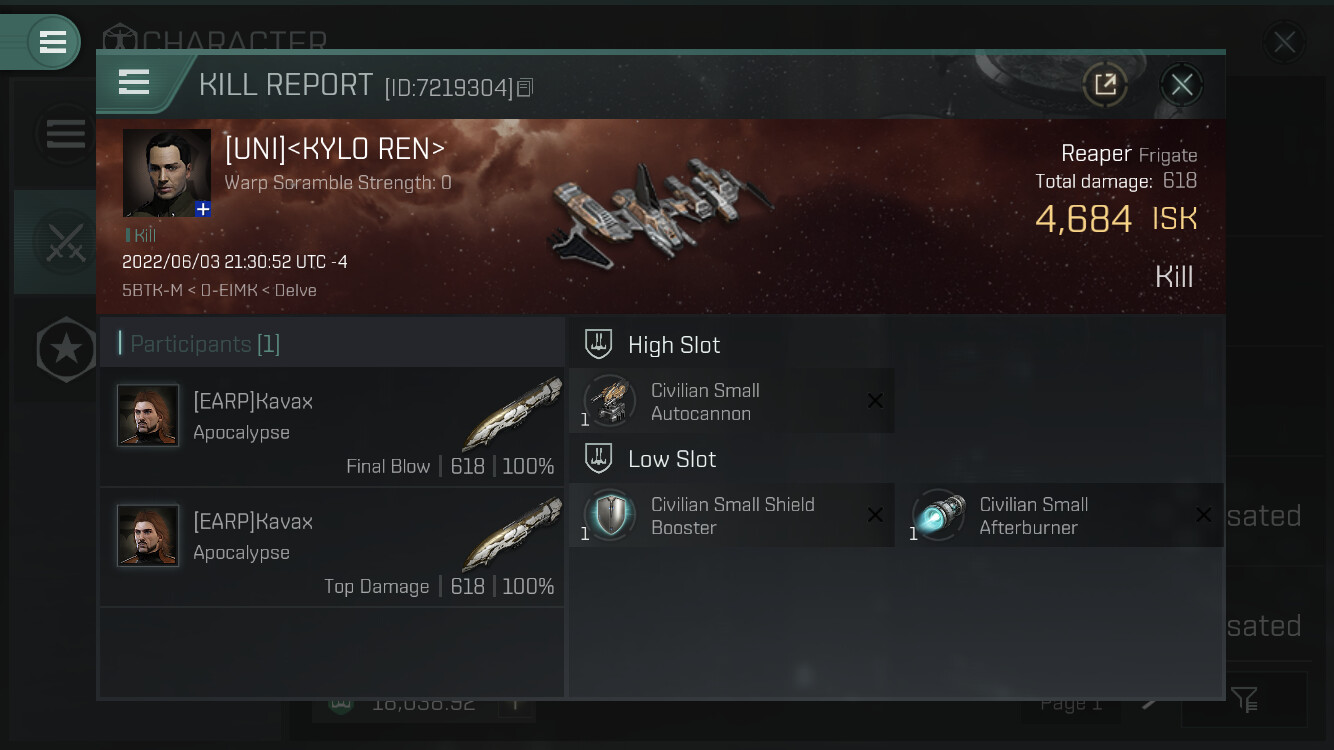Viewport: 1334px width, 750px height.
Task: Select the Top Damage participant row
Action: tap(332, 547)
